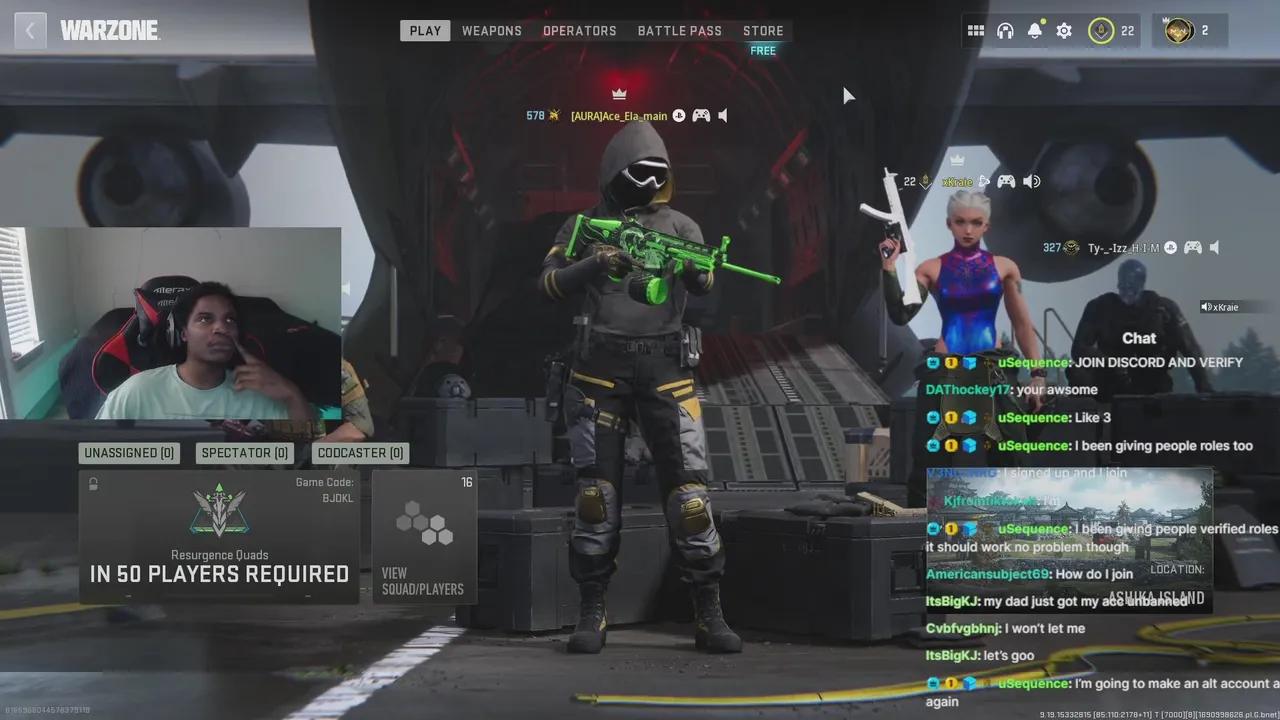Go back using the left arrow button

(x=30, y=30)
